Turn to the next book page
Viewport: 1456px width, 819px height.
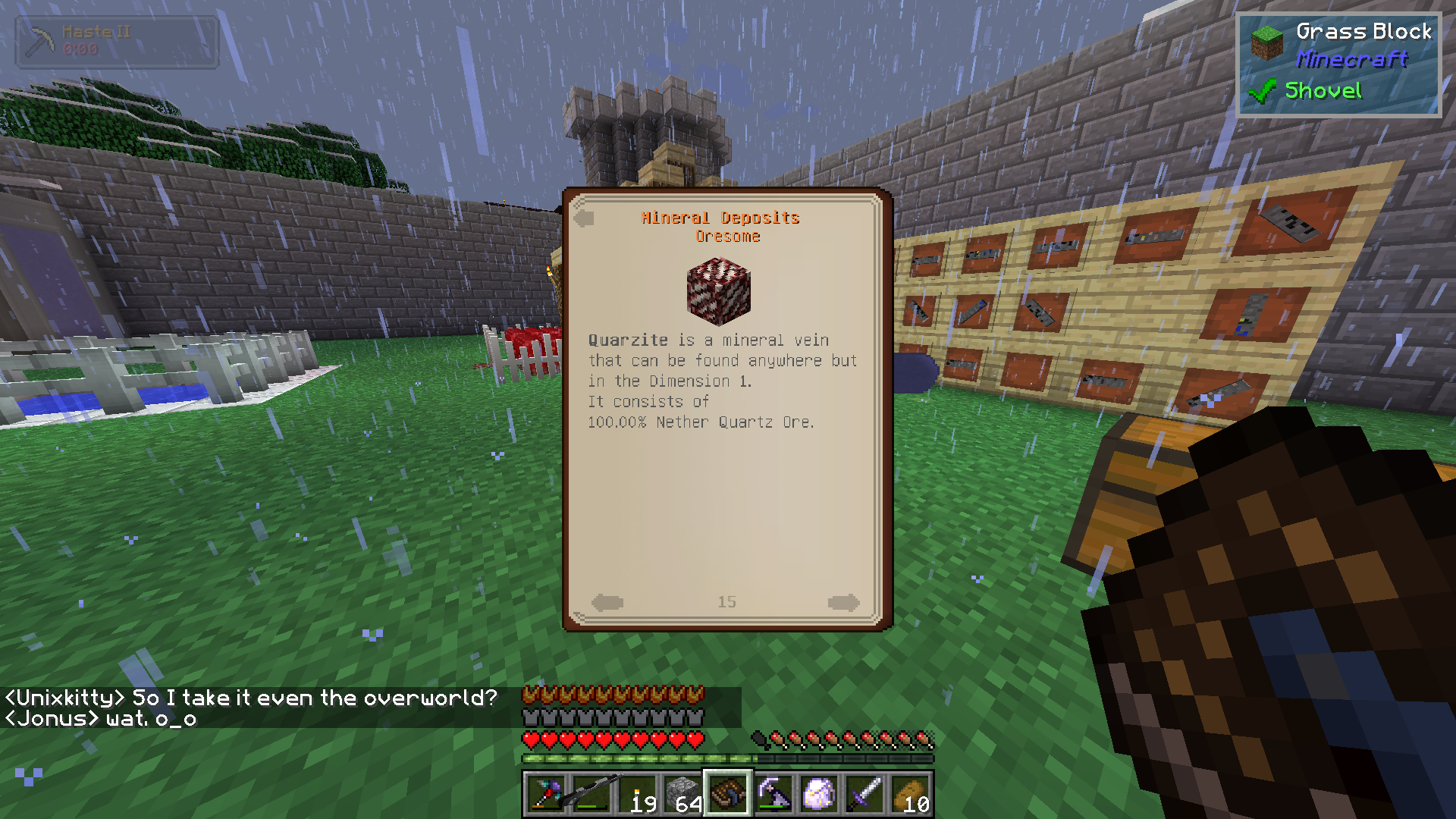pos(843,603)
